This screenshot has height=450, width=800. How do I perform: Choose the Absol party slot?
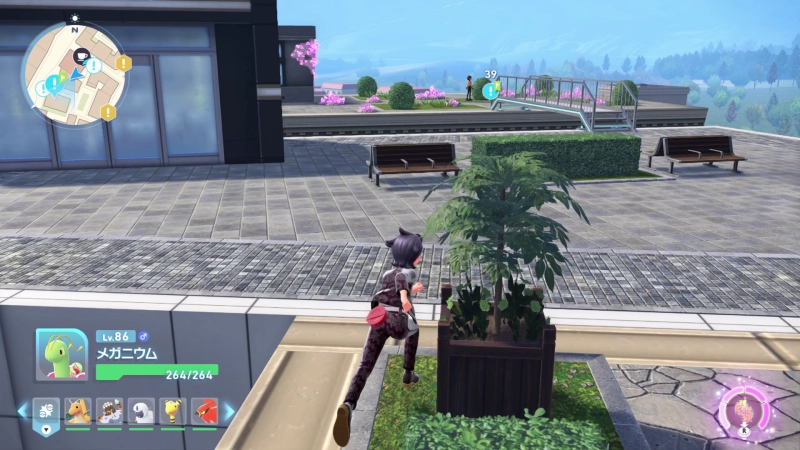140,411
